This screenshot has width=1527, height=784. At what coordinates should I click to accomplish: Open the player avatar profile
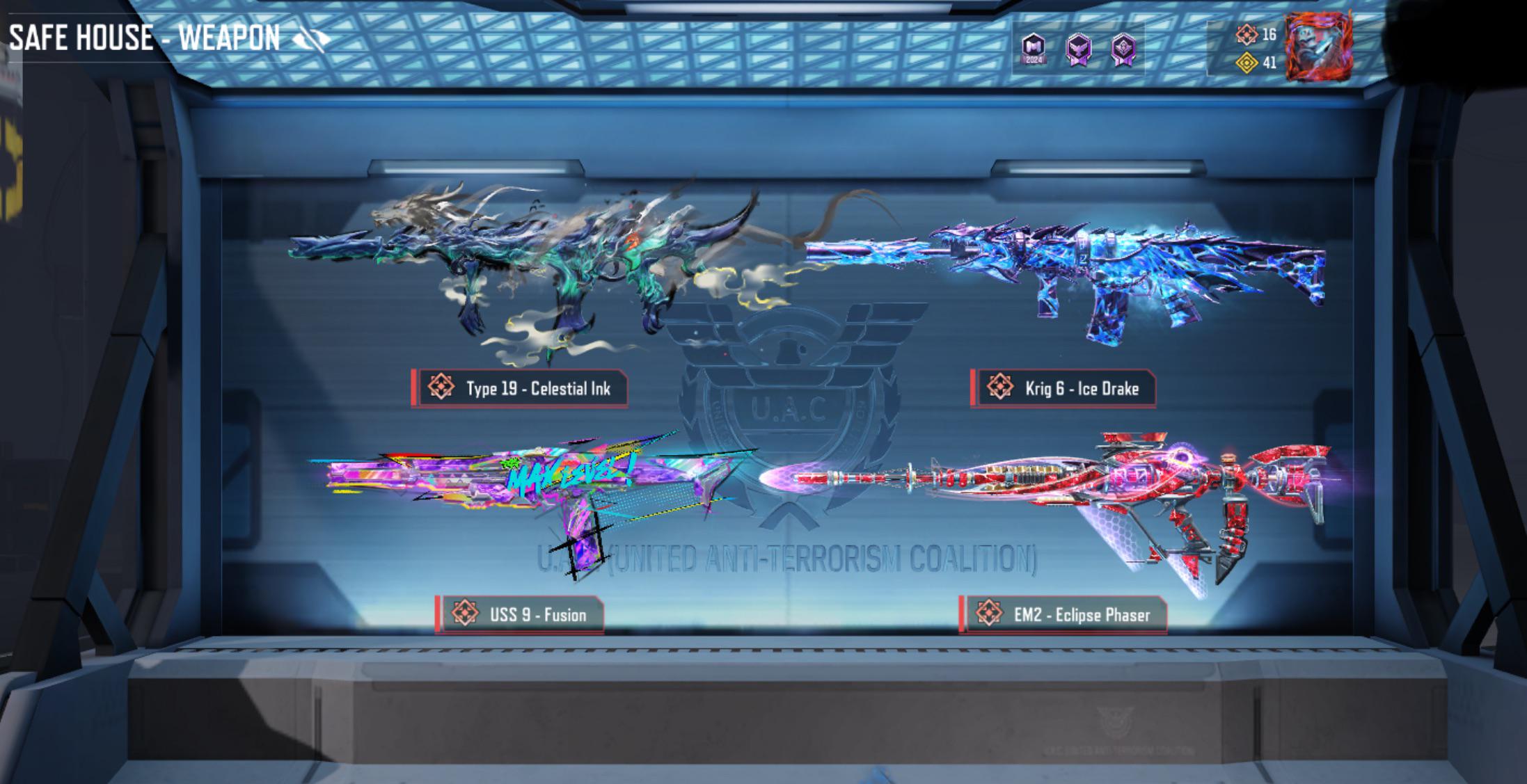[x=1318, y=47]
